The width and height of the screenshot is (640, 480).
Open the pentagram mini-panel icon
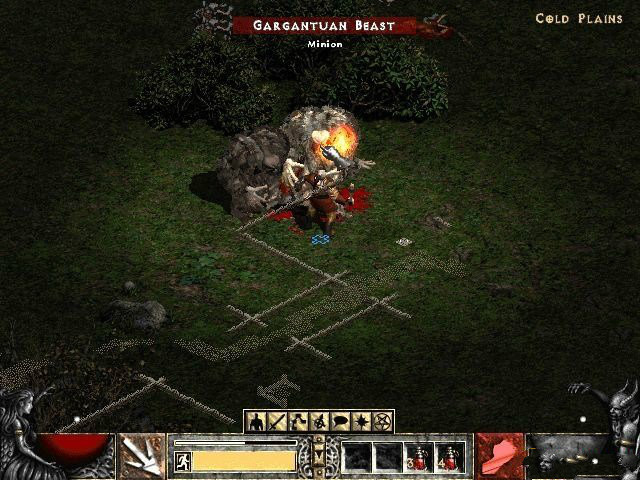click(x=382, y=422)
